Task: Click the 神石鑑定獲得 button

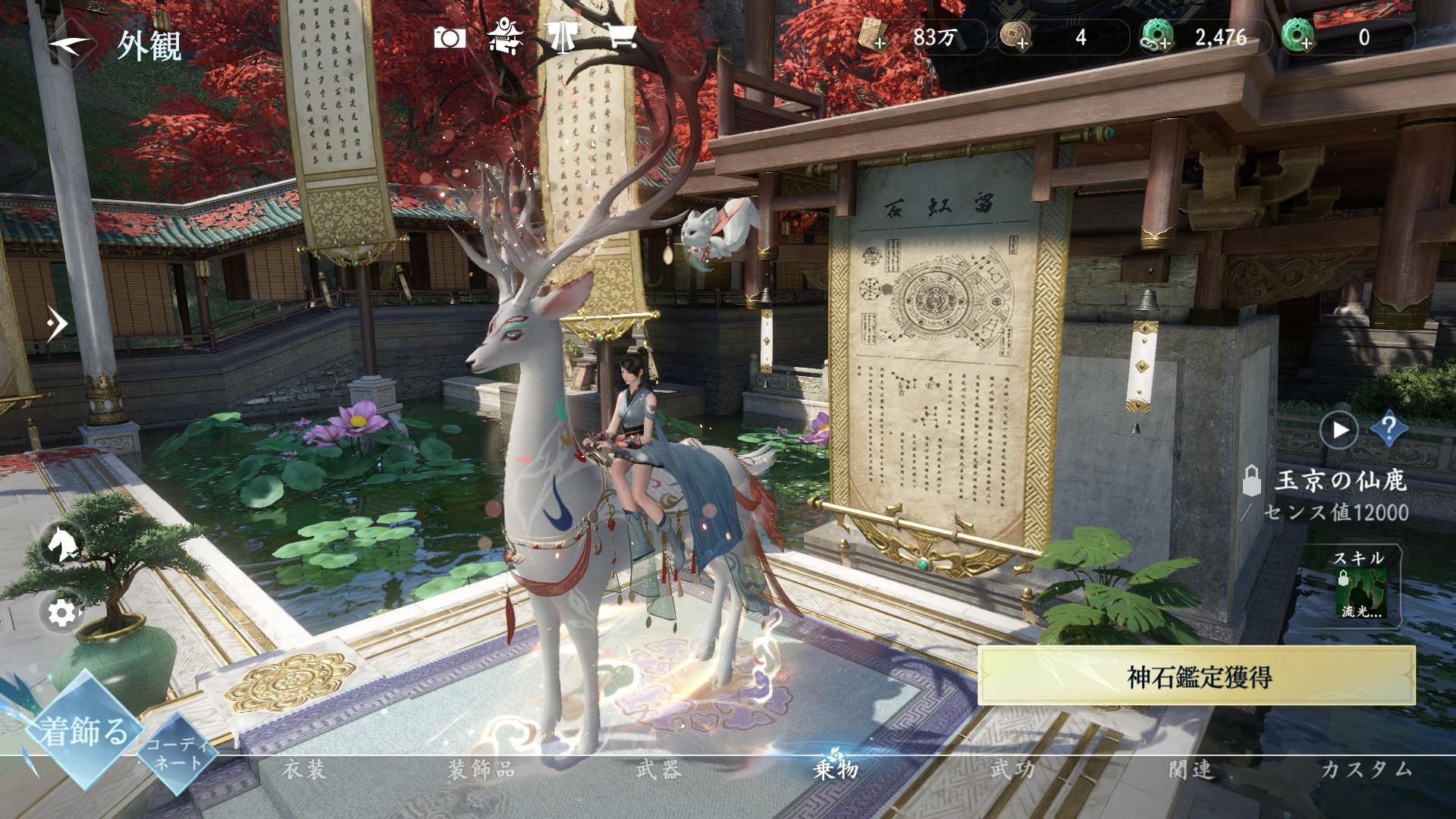Action: (1197, 676)
